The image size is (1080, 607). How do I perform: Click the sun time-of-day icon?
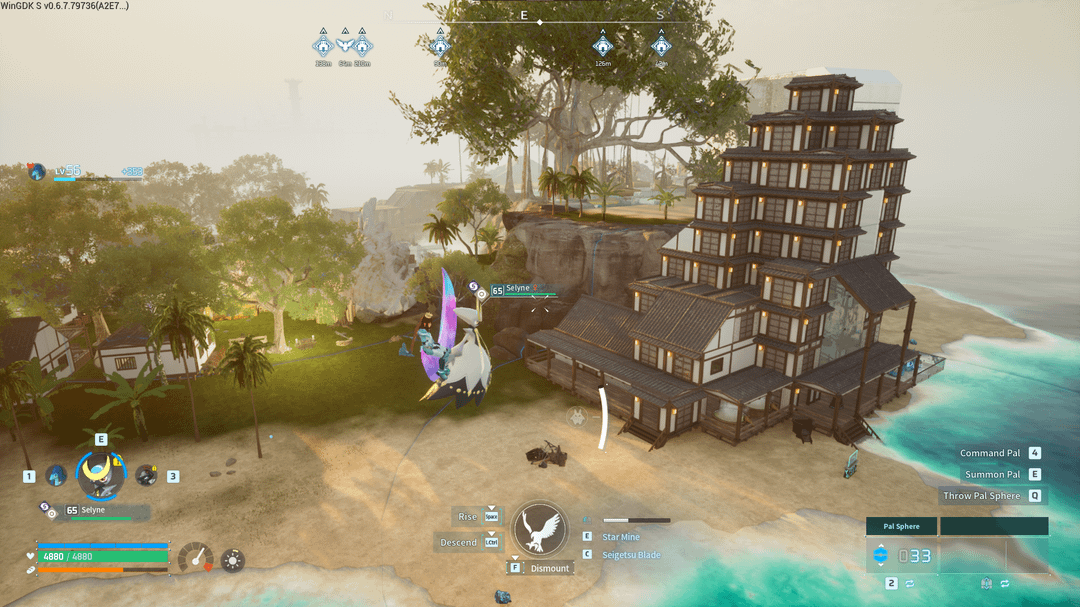point(233,560)
